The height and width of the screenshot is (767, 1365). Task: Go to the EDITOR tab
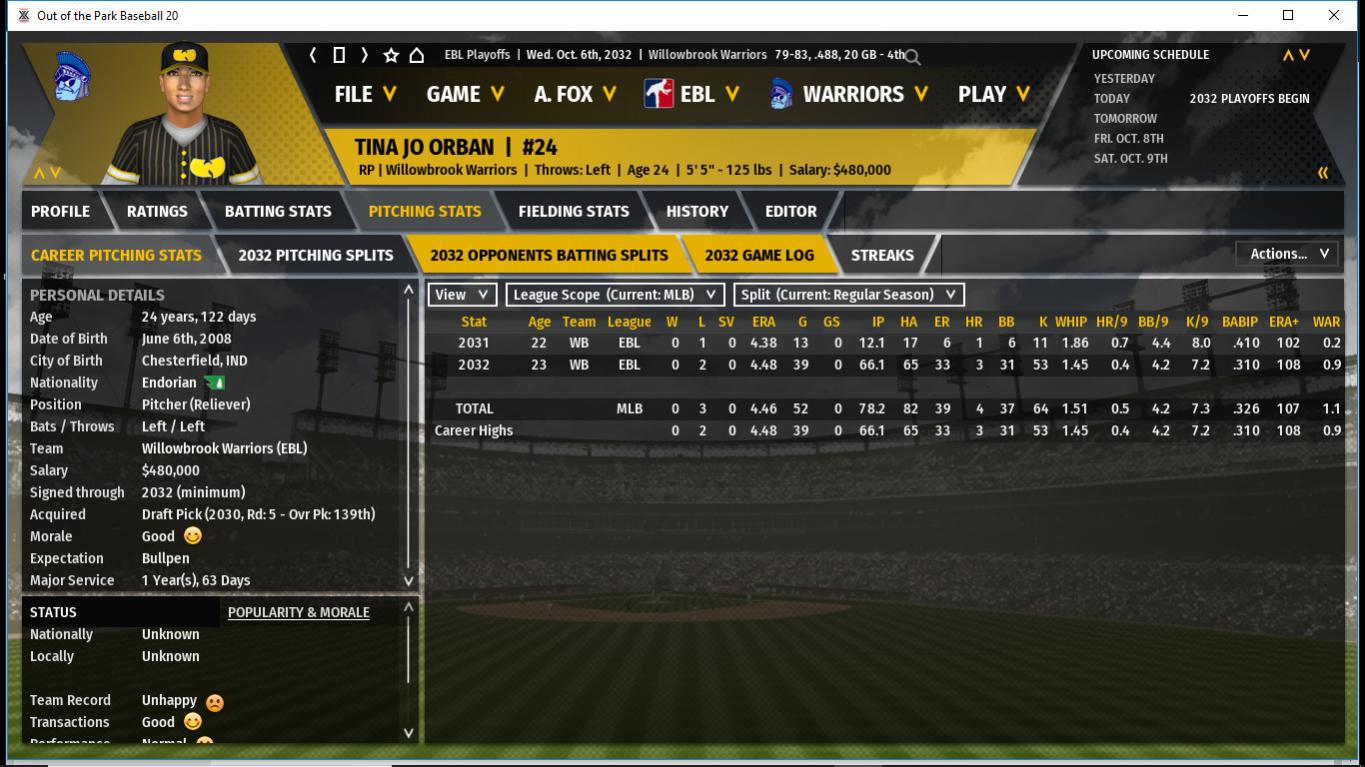(791, 211)
